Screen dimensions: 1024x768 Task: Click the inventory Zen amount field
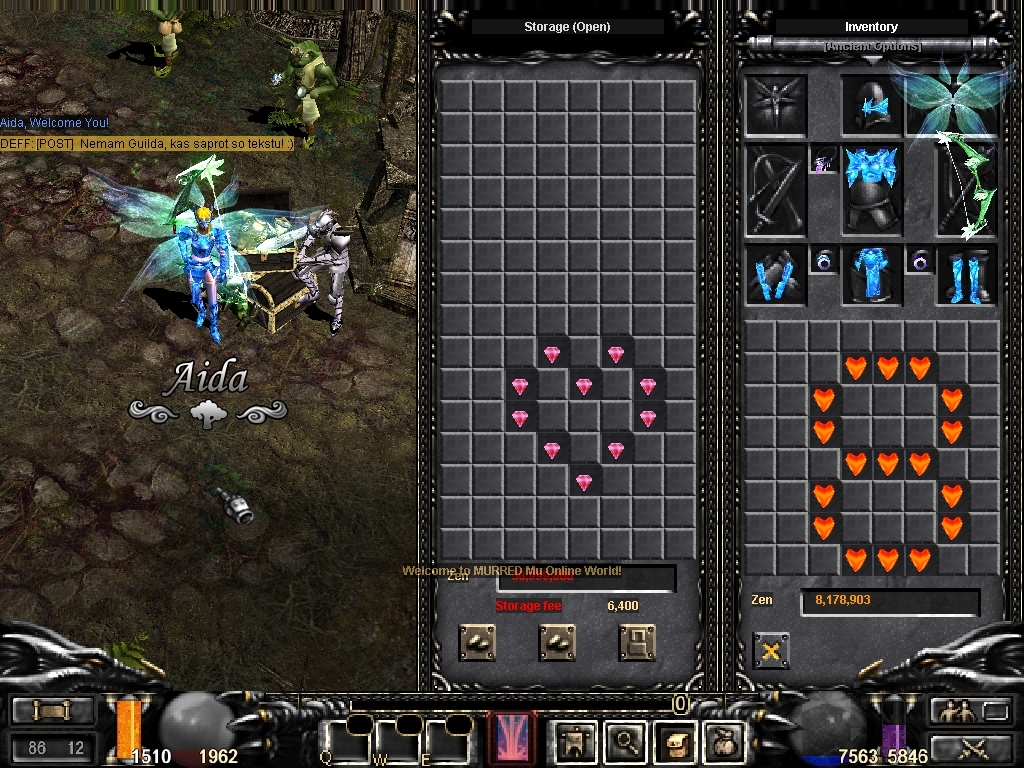(x=889, y=601)
